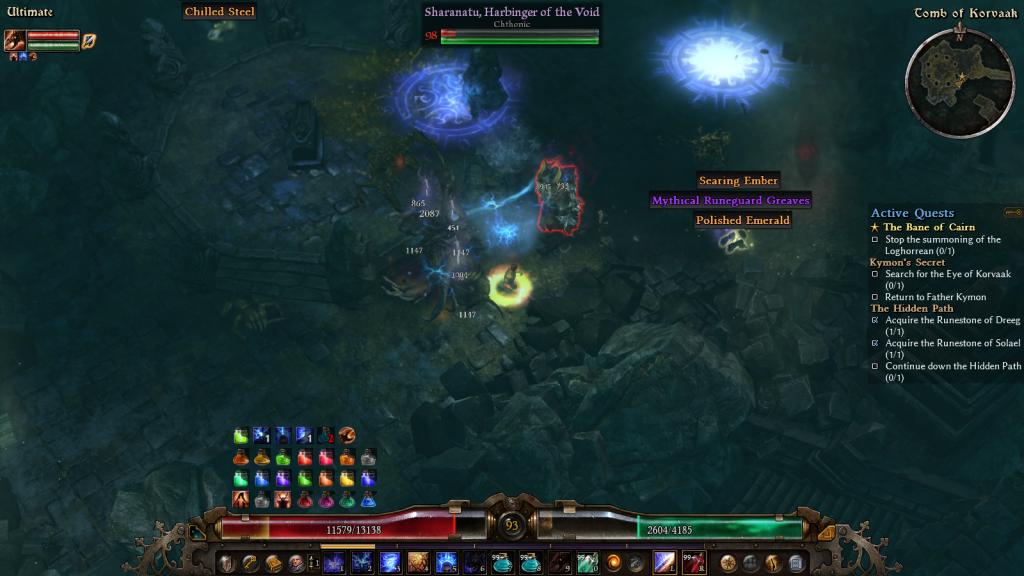Toggle the Active Quests tracker key icon
This screenshot has height=576, width=1024.
[x=1012, y=212]
